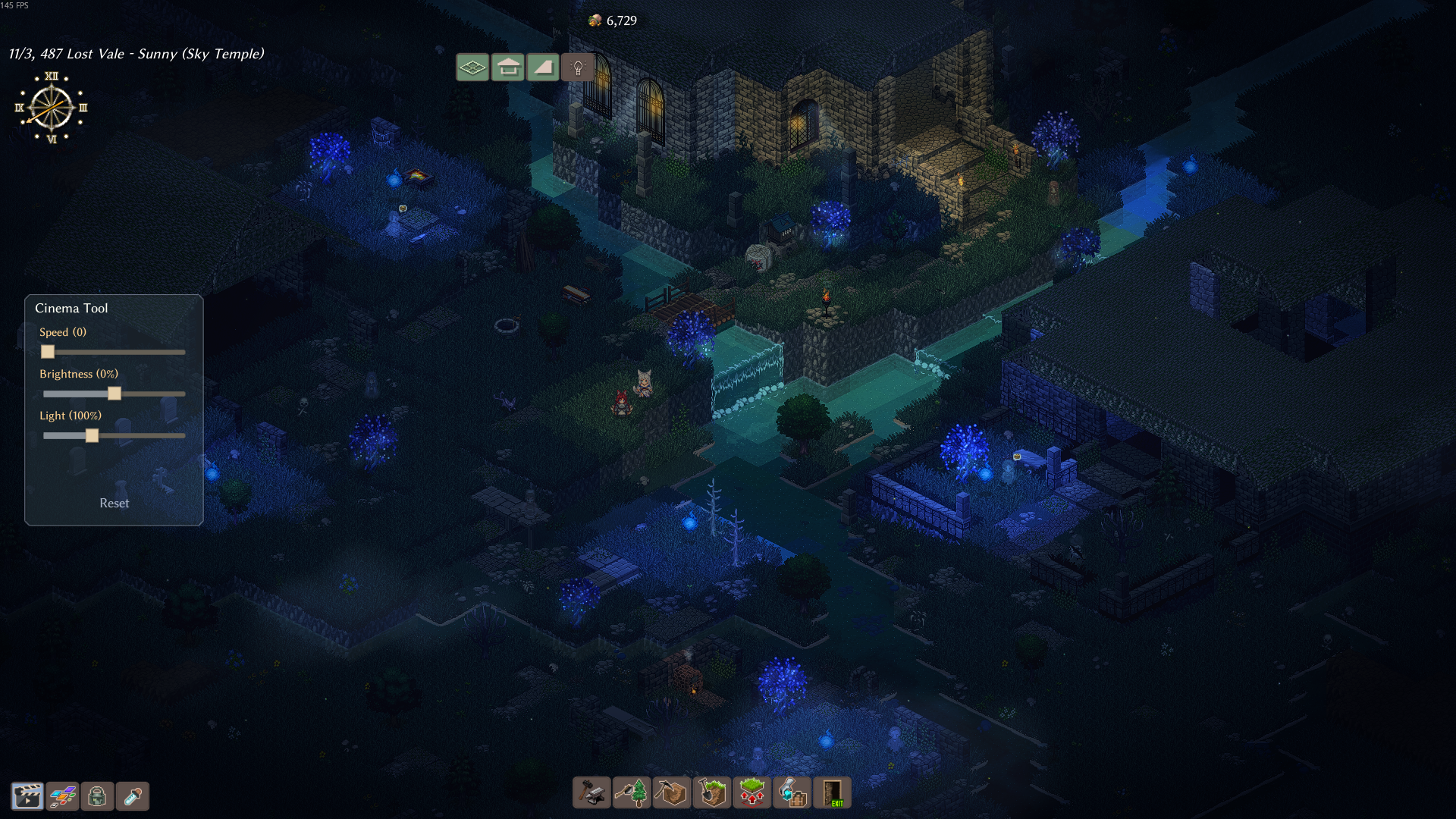This screenshot has height=819, width=1456.
Task: Select the pickaxe dig tool
Action: (672, 793)
